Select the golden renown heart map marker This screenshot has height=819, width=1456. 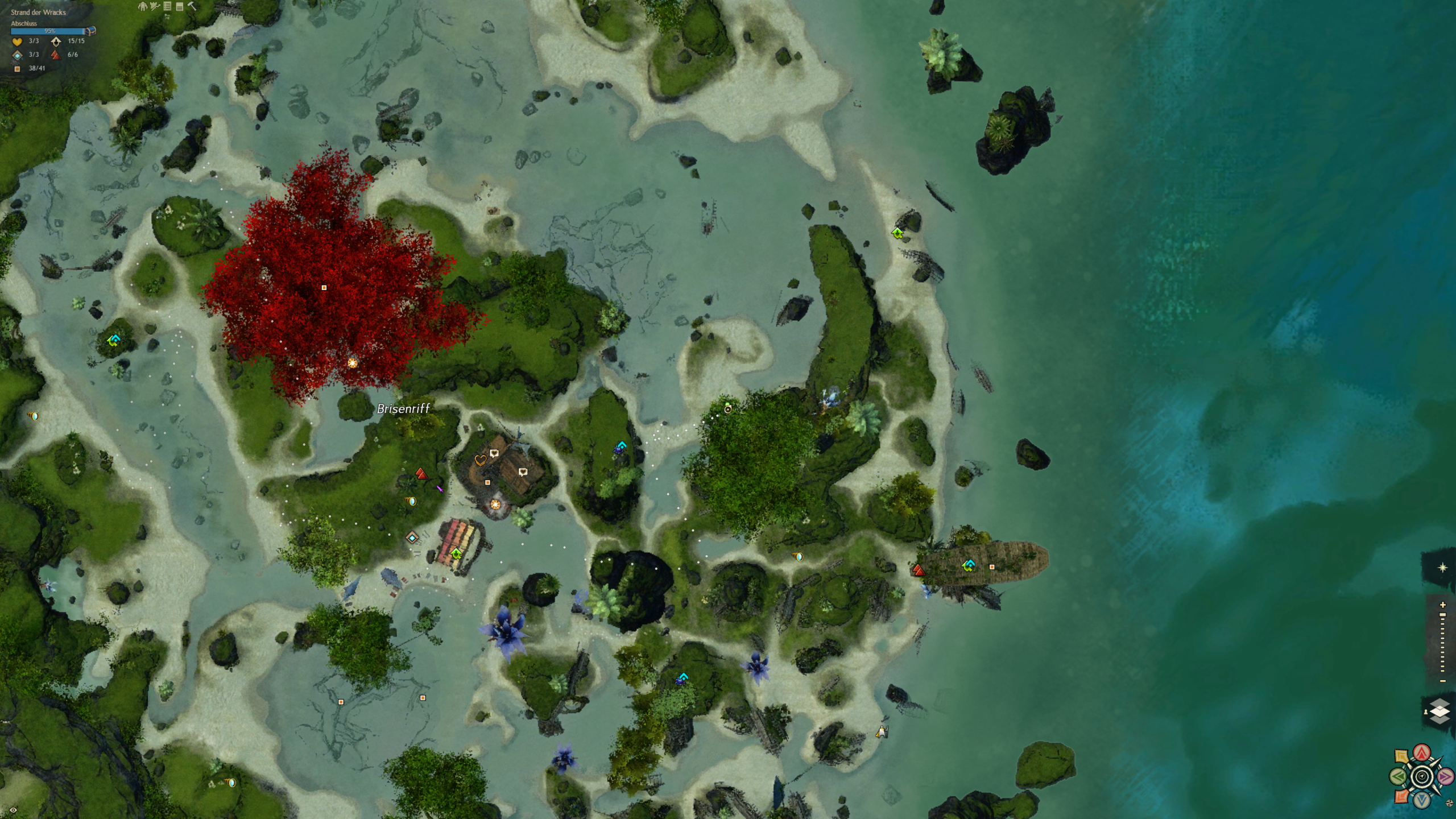point(480,460)
